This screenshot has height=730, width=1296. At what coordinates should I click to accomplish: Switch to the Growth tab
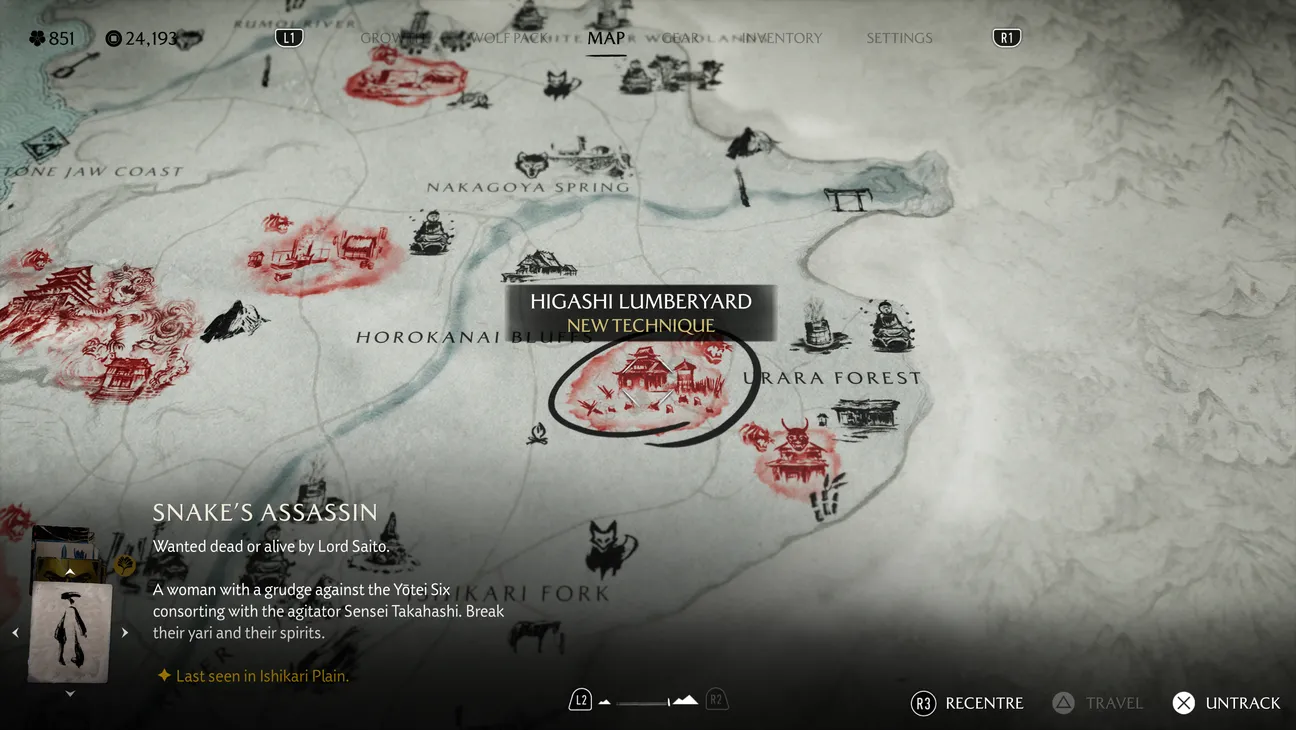pyautogui.click(x=381, y=38)
